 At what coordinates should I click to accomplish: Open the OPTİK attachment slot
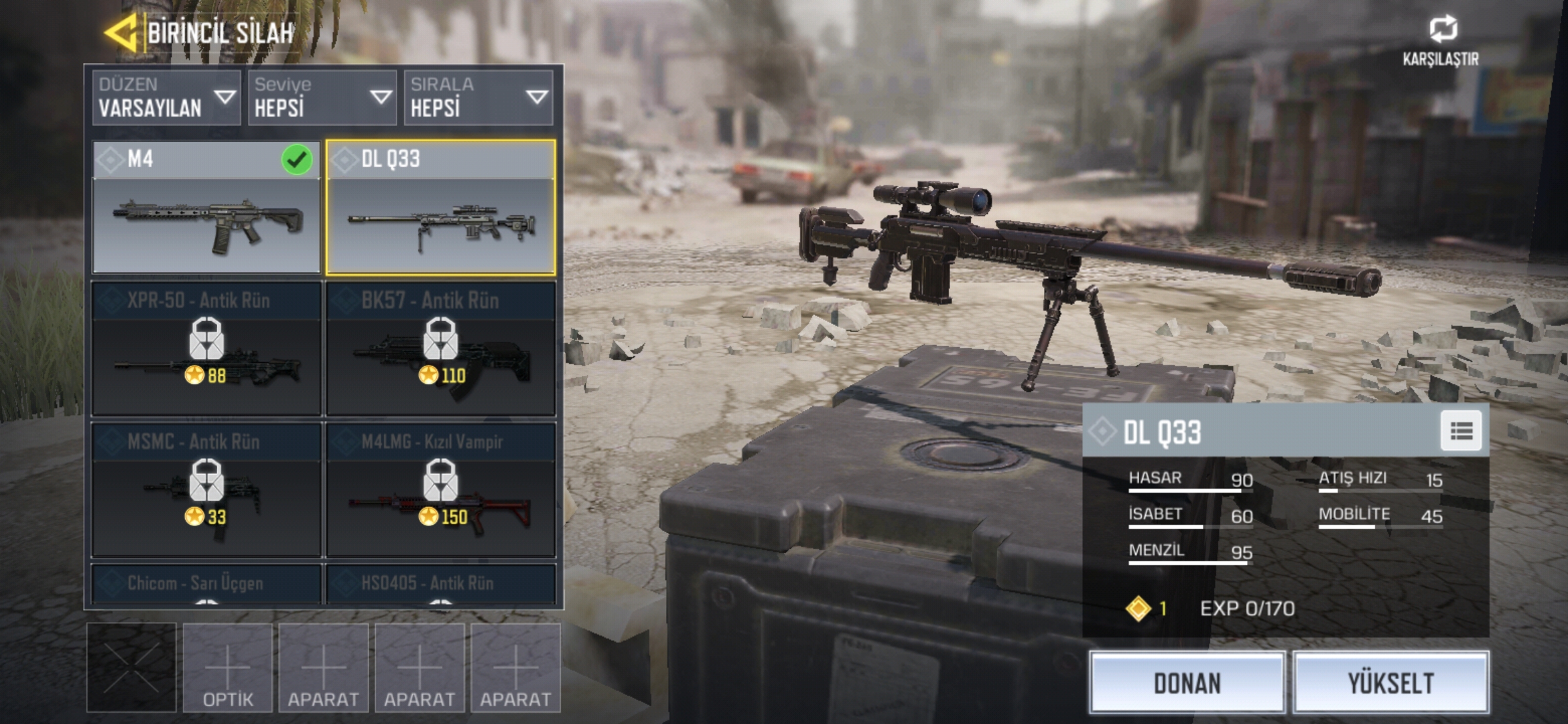click(228, 668)
